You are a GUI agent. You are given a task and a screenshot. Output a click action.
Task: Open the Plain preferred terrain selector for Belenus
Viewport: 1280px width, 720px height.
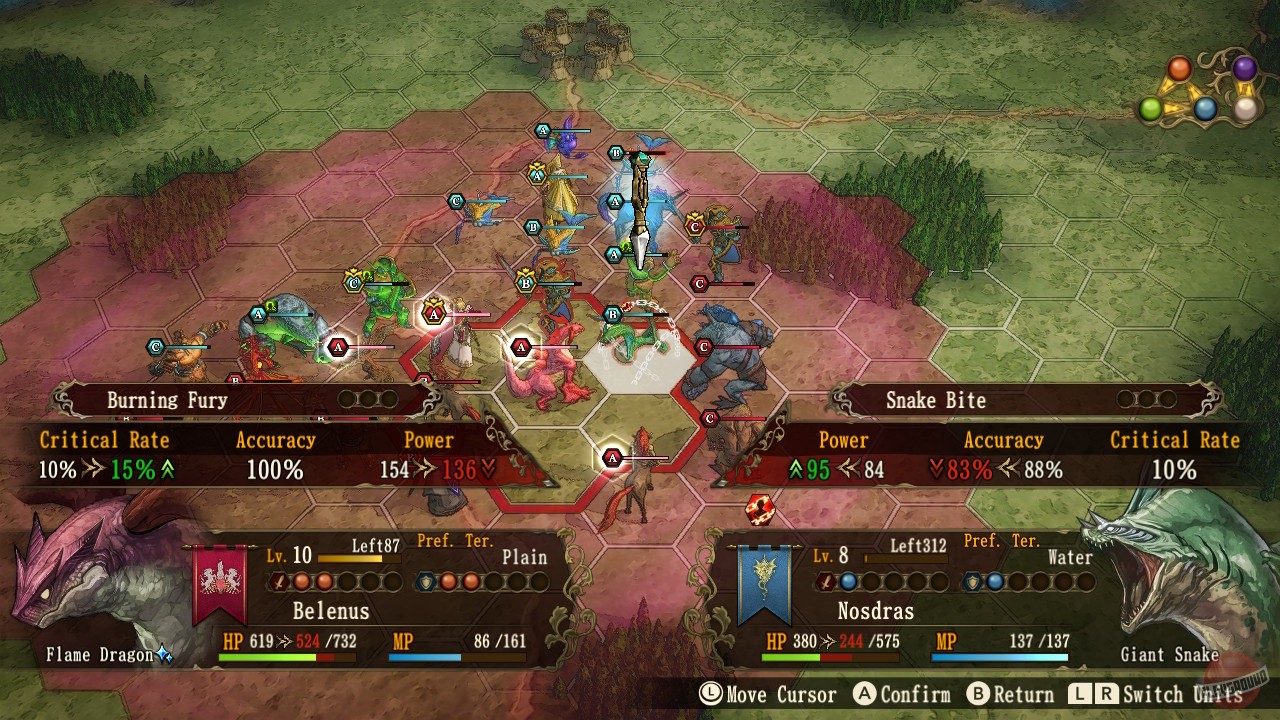pos(525,558)
